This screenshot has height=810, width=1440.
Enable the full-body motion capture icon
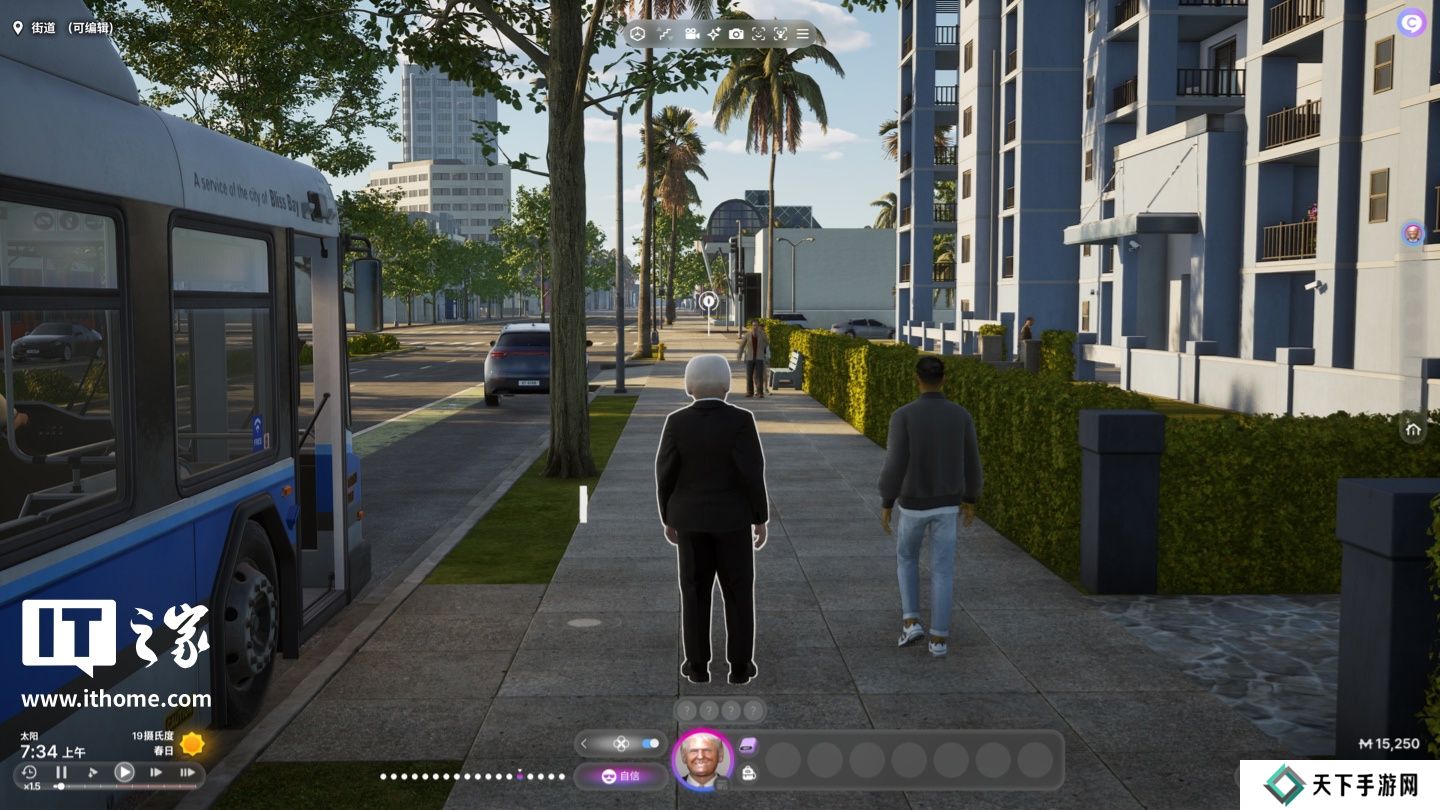(x=780, y=34)
